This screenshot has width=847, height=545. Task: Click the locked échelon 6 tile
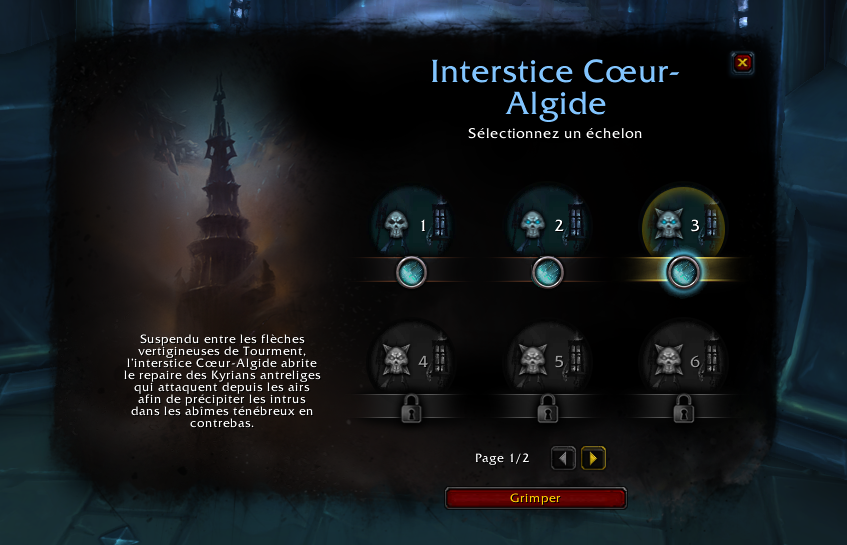coord(683,358)
